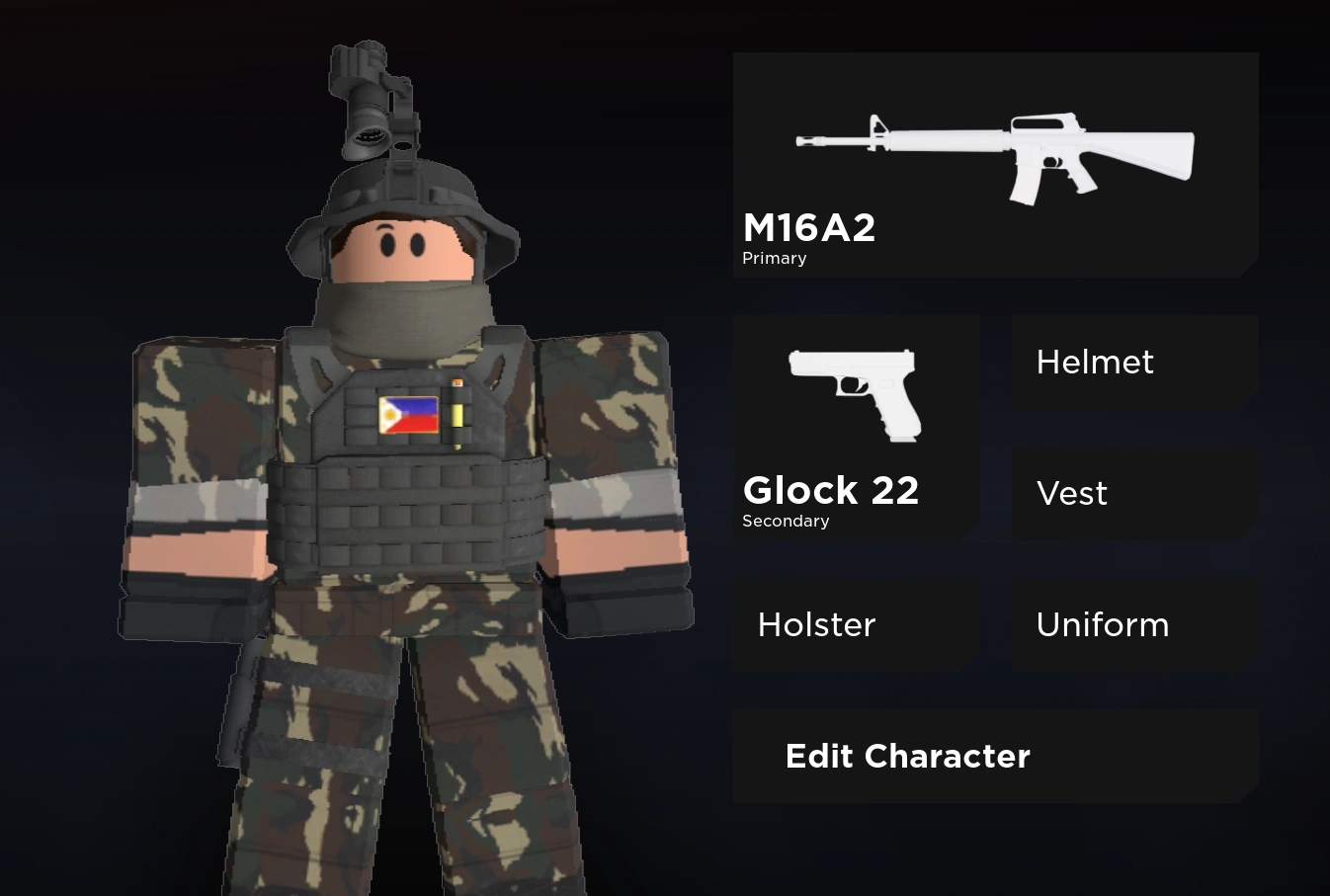Screen dimensions: 1330x896
Task: Click the Glock 22 pistol image
Action: pyautogui.click(x=855, y=393)
